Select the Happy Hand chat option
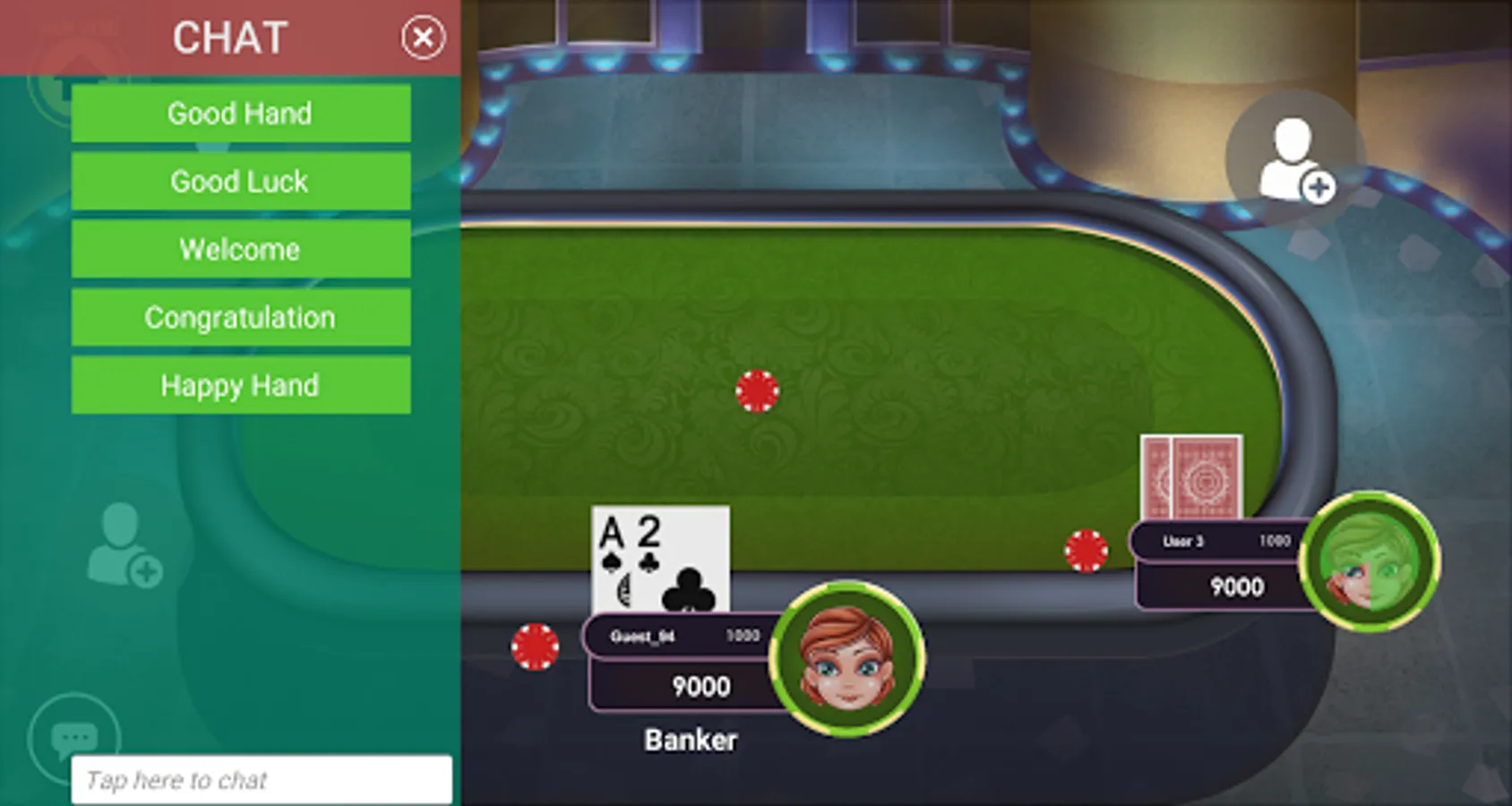The height and width of the screenshot is (806, 1512). coord(240,385)
